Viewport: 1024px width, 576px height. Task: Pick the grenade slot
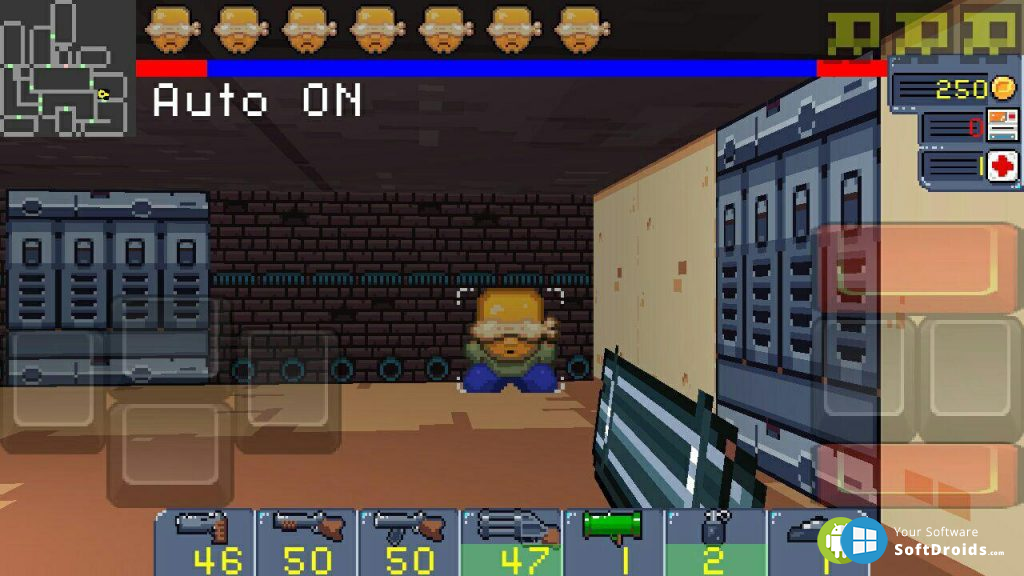tap(714, 542)
